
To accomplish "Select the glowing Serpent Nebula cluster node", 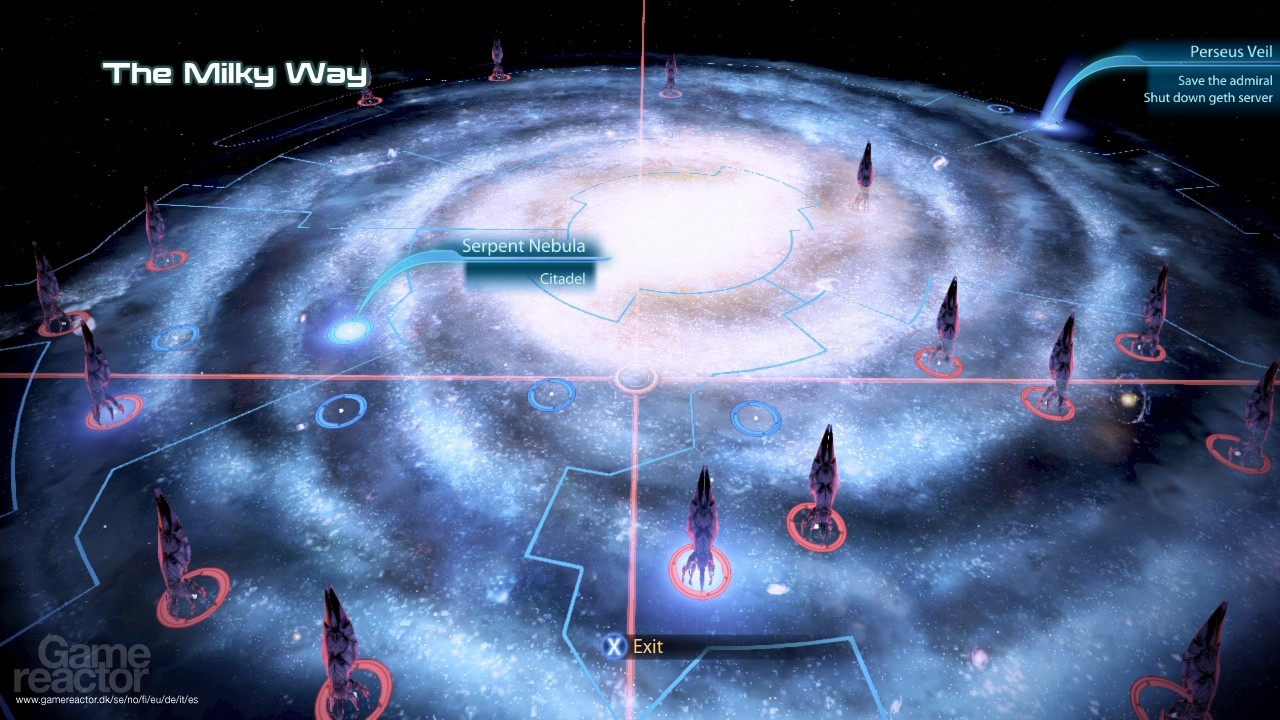I will point(348,329).
